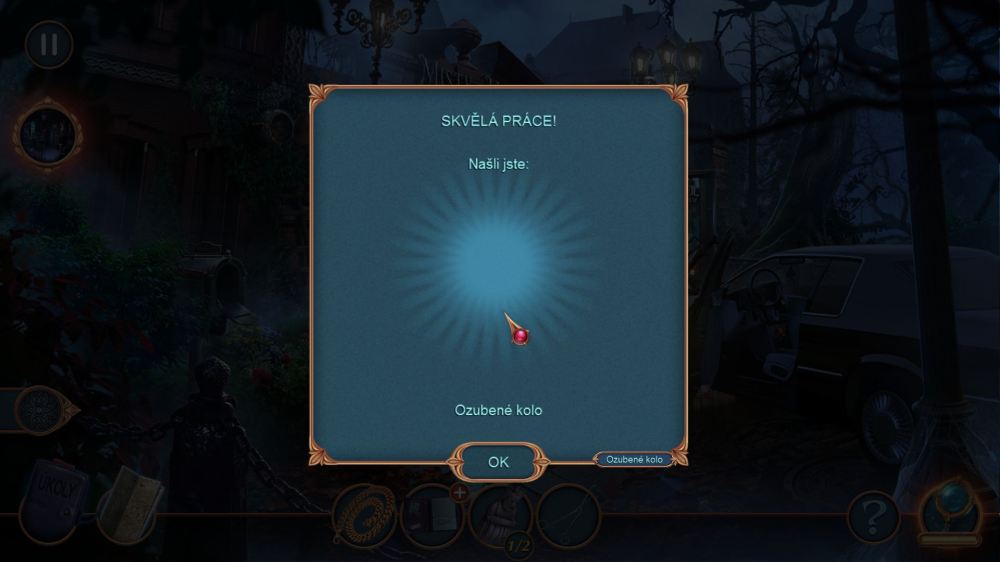
Task: Activate the crystal orb hint button
Action: (x=948, y=510)
